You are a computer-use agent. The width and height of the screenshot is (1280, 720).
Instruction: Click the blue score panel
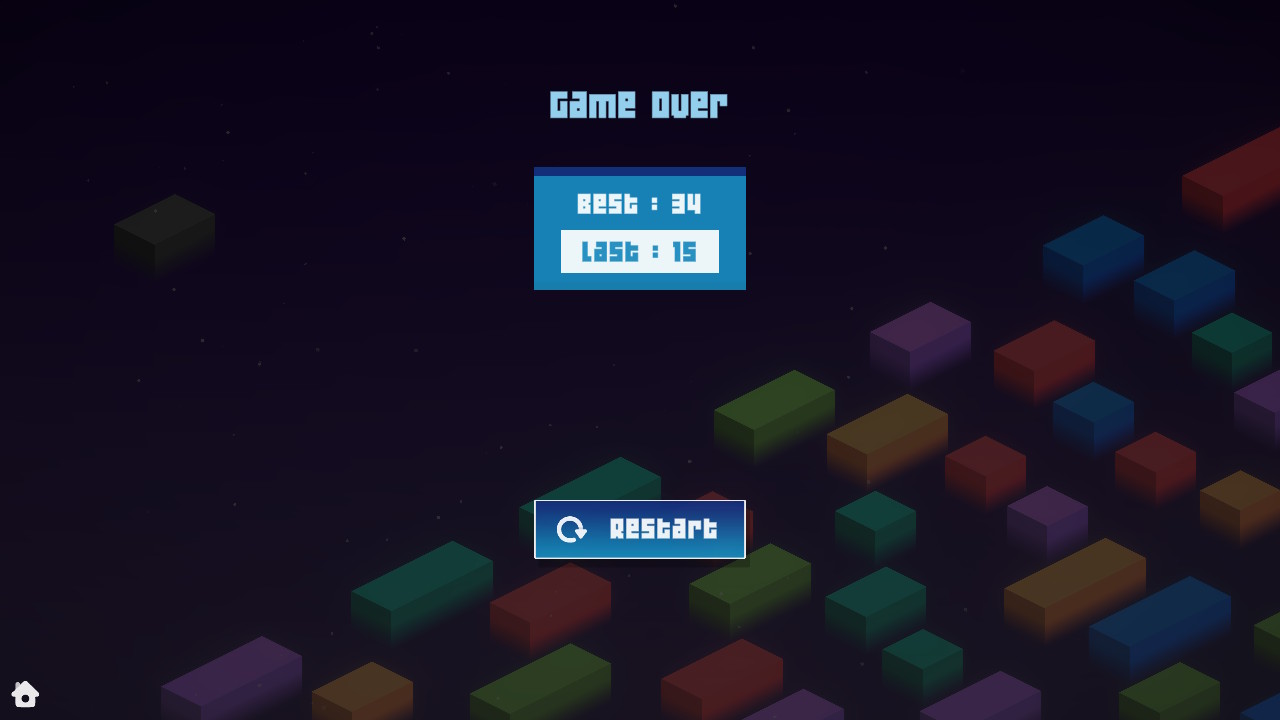pos(639,228)
